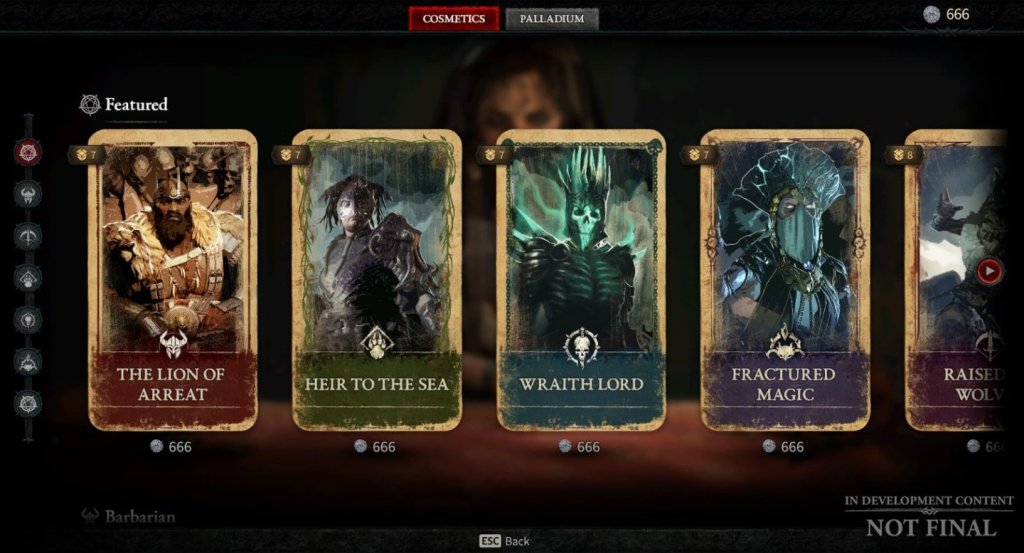1024x553 pixels.
Task: Pick the Wraith Lord cosmetic card
Action: pos(580,280)
